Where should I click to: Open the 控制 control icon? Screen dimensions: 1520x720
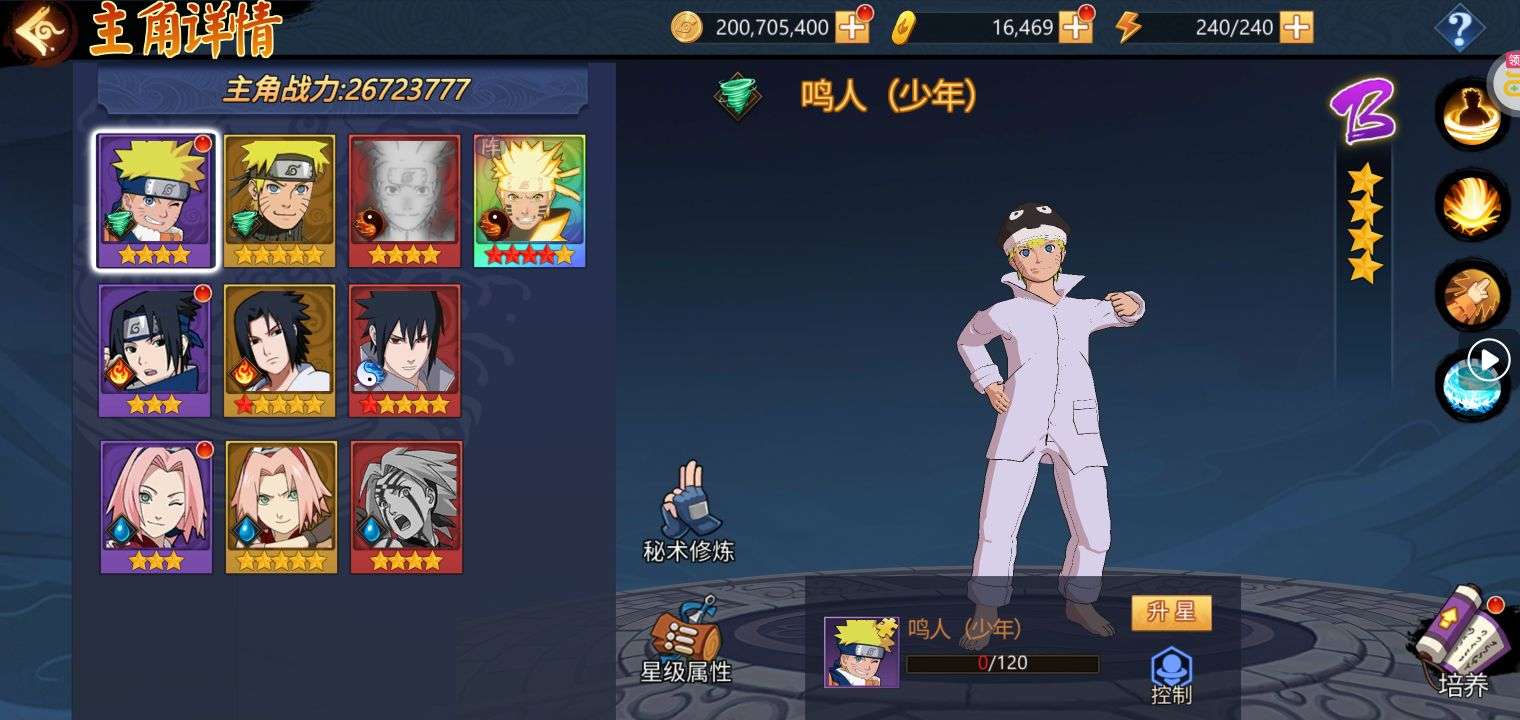click(x=1171, y=675)
